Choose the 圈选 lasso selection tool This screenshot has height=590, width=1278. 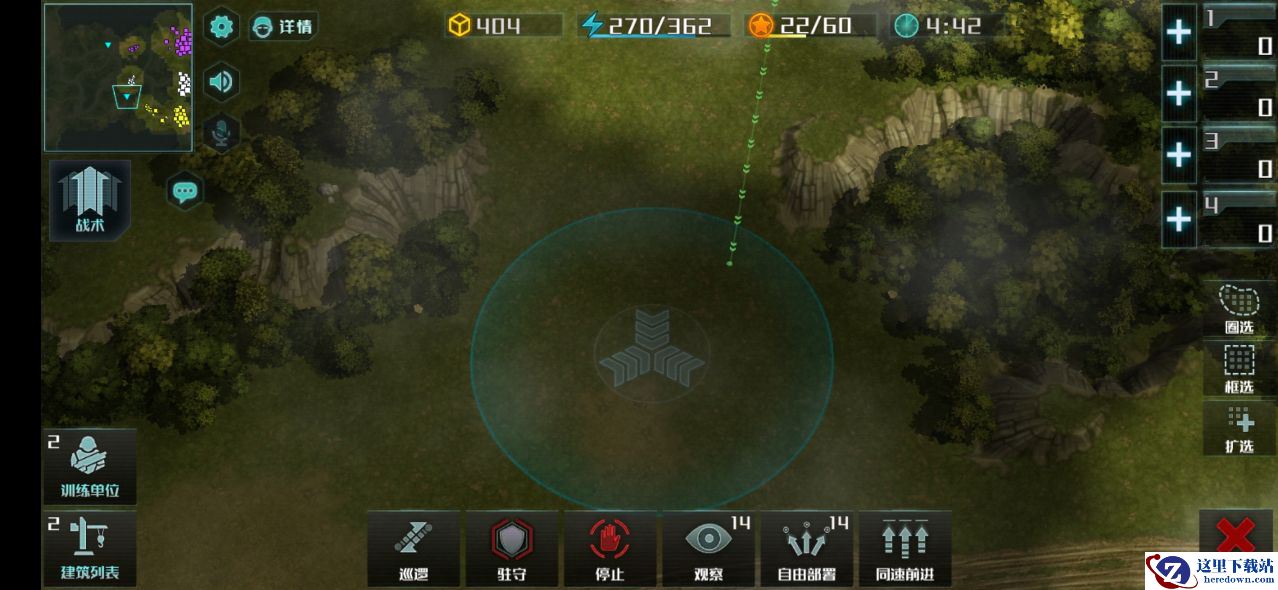[1239, 308]
